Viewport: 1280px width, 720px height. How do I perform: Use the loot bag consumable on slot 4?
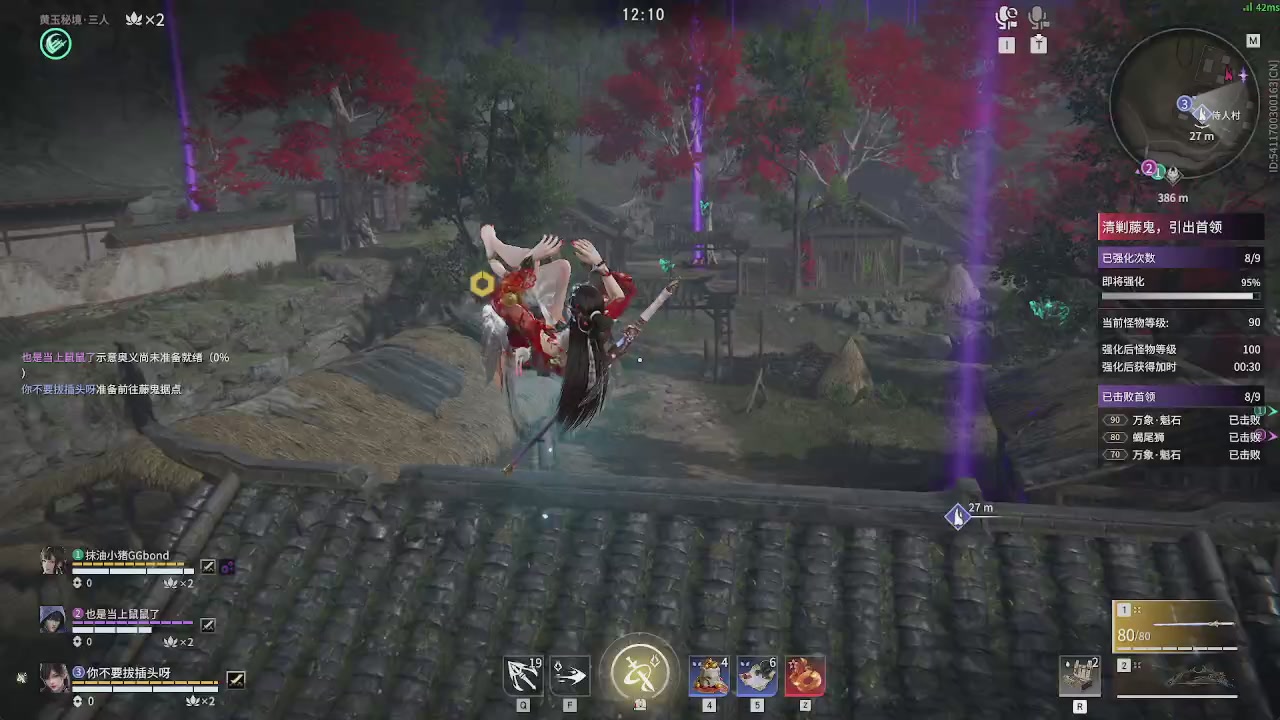[709, 674]
